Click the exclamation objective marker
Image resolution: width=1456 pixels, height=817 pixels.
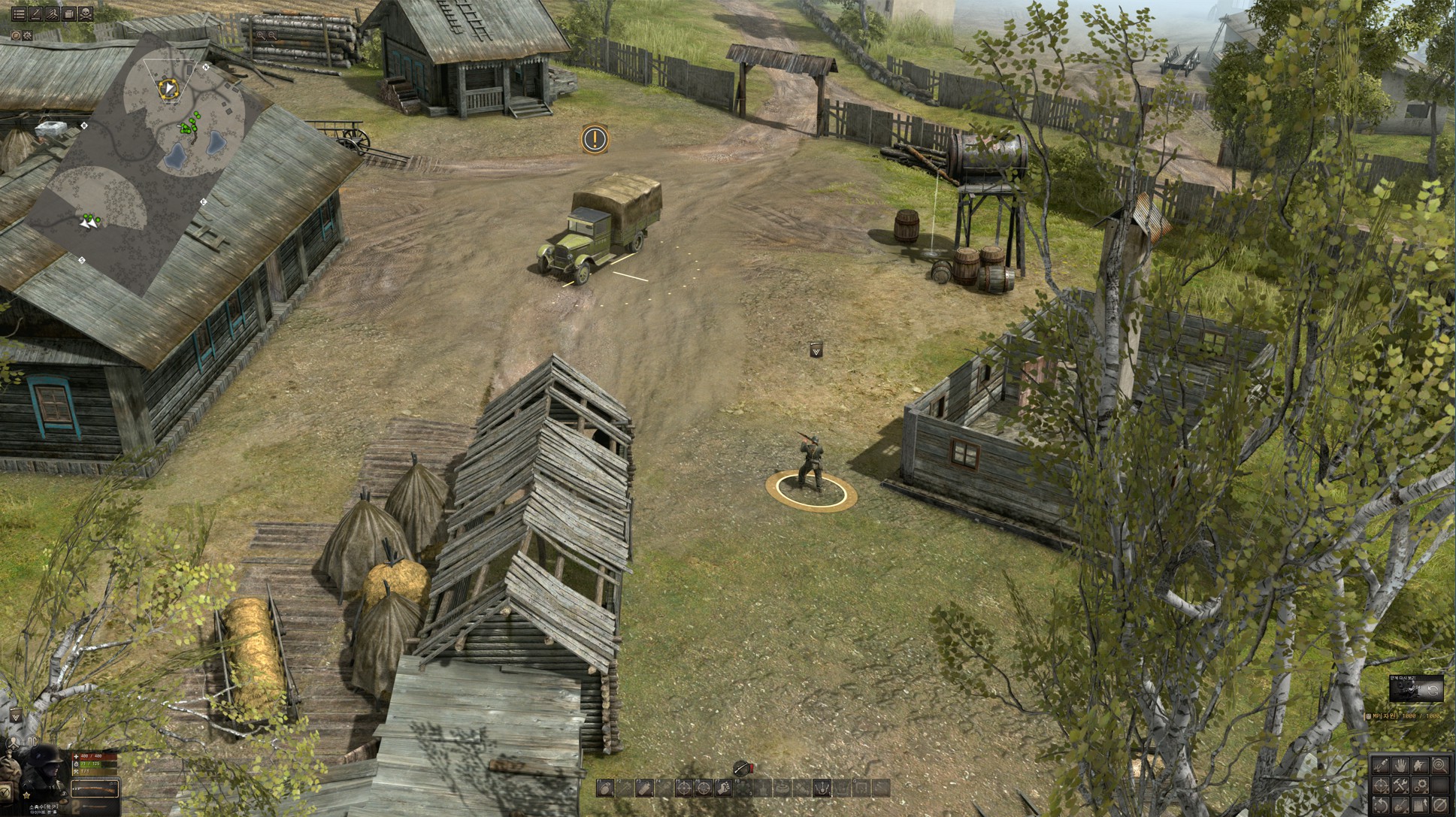[x=595, y=138]
